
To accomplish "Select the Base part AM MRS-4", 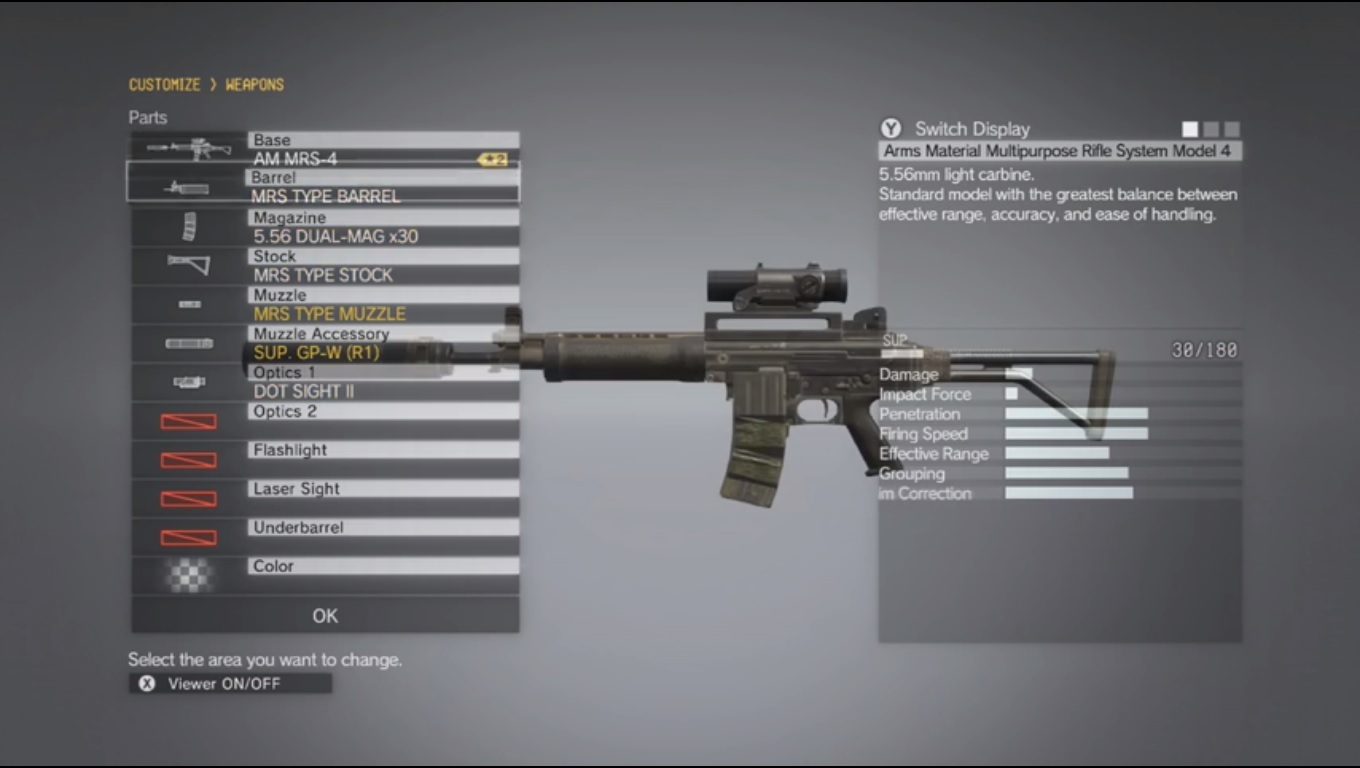I will click(384, 150).
